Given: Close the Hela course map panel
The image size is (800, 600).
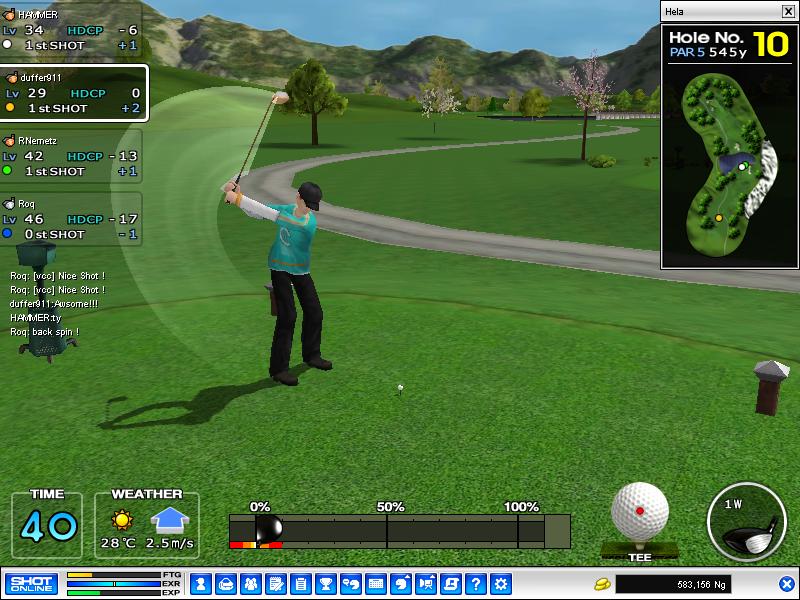Looking at the screenshot, I should pos(787,11).
